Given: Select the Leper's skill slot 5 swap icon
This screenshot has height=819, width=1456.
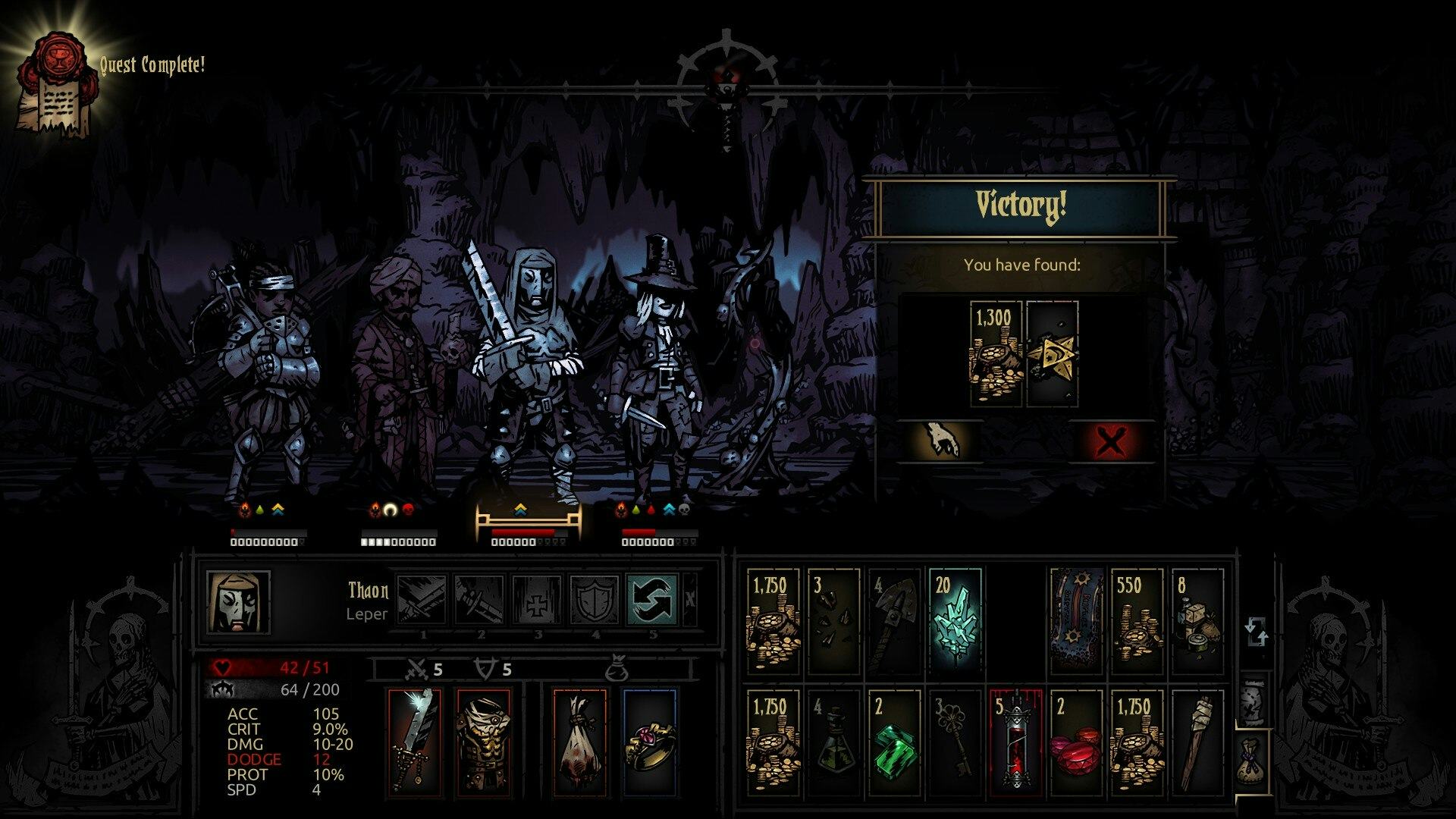Looking at the screenshot, I should coord(652,599).
